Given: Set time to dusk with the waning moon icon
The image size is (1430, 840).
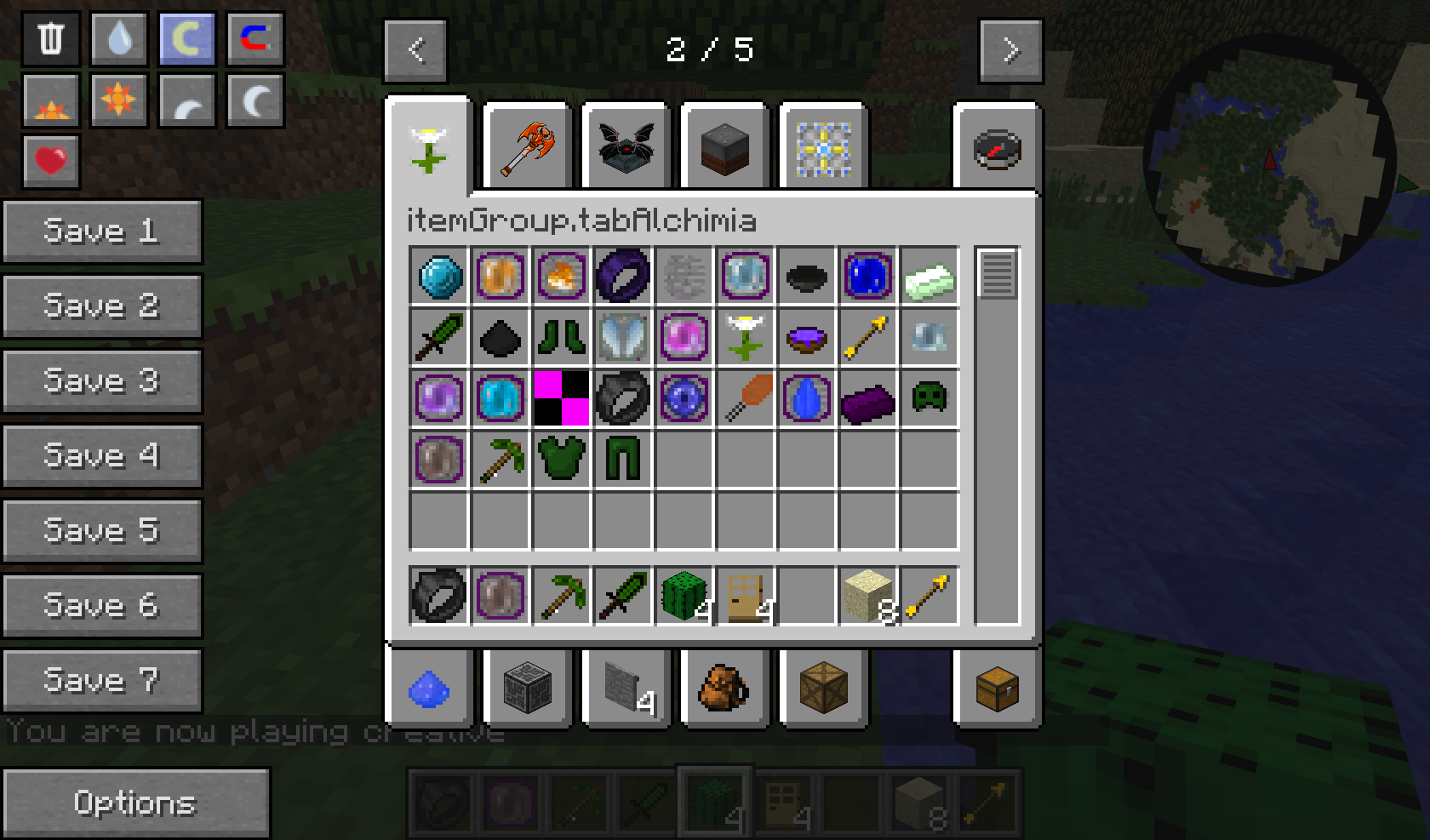Looking at the screenshot, I should click(186, 100).
